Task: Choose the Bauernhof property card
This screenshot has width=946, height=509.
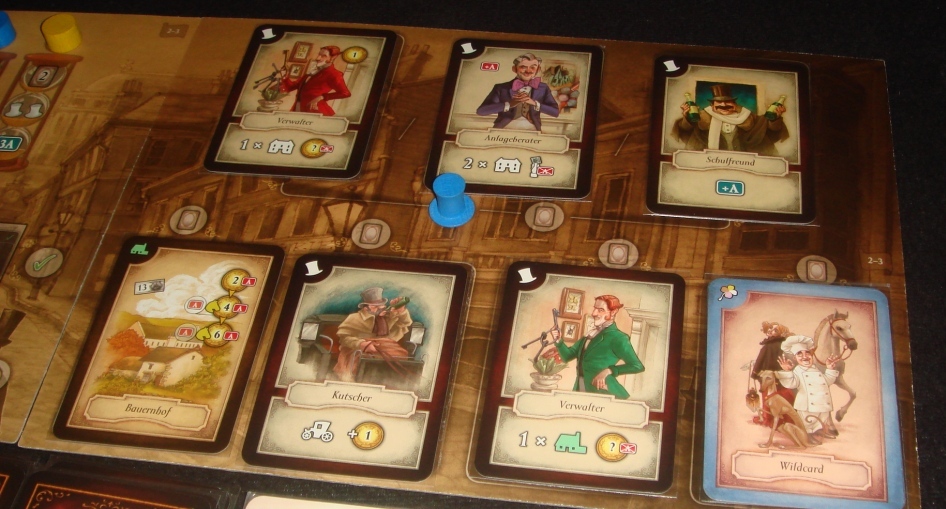Action: point(168,345)
